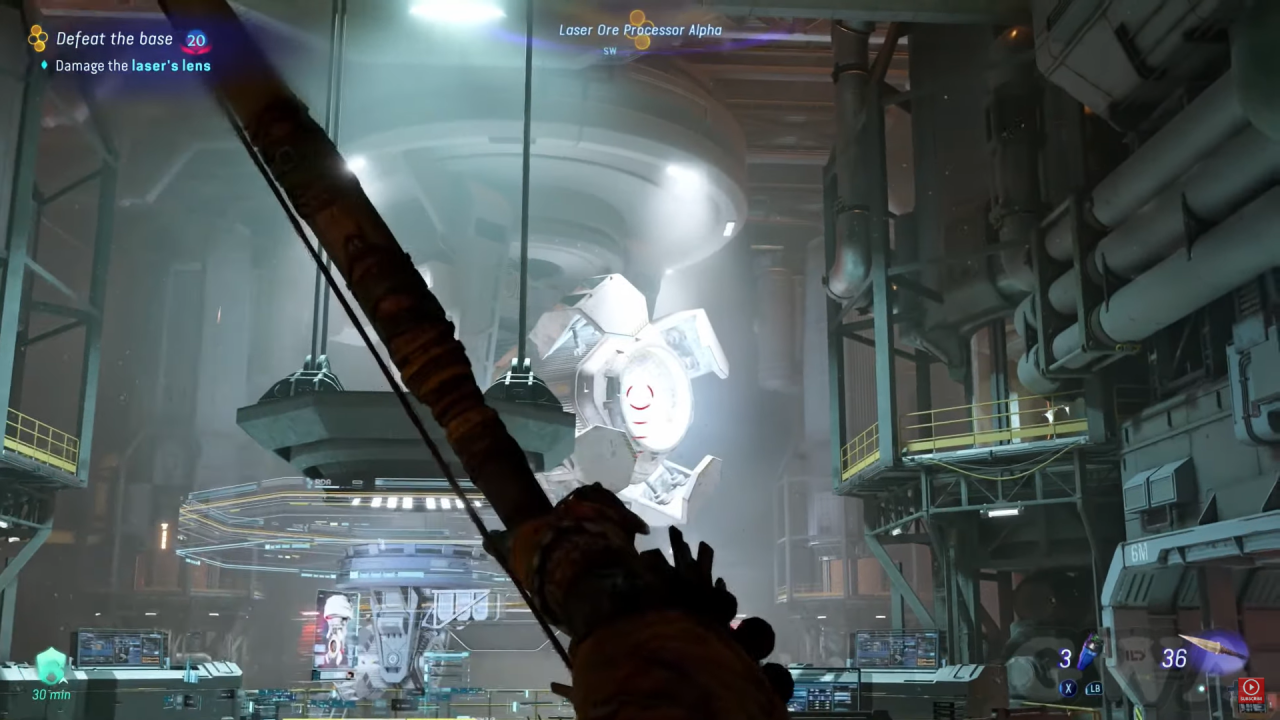Select the Laser Ore Processor Alpha compass marker
This screenshot has height=720, width=1280.
[x=640, y=30]
